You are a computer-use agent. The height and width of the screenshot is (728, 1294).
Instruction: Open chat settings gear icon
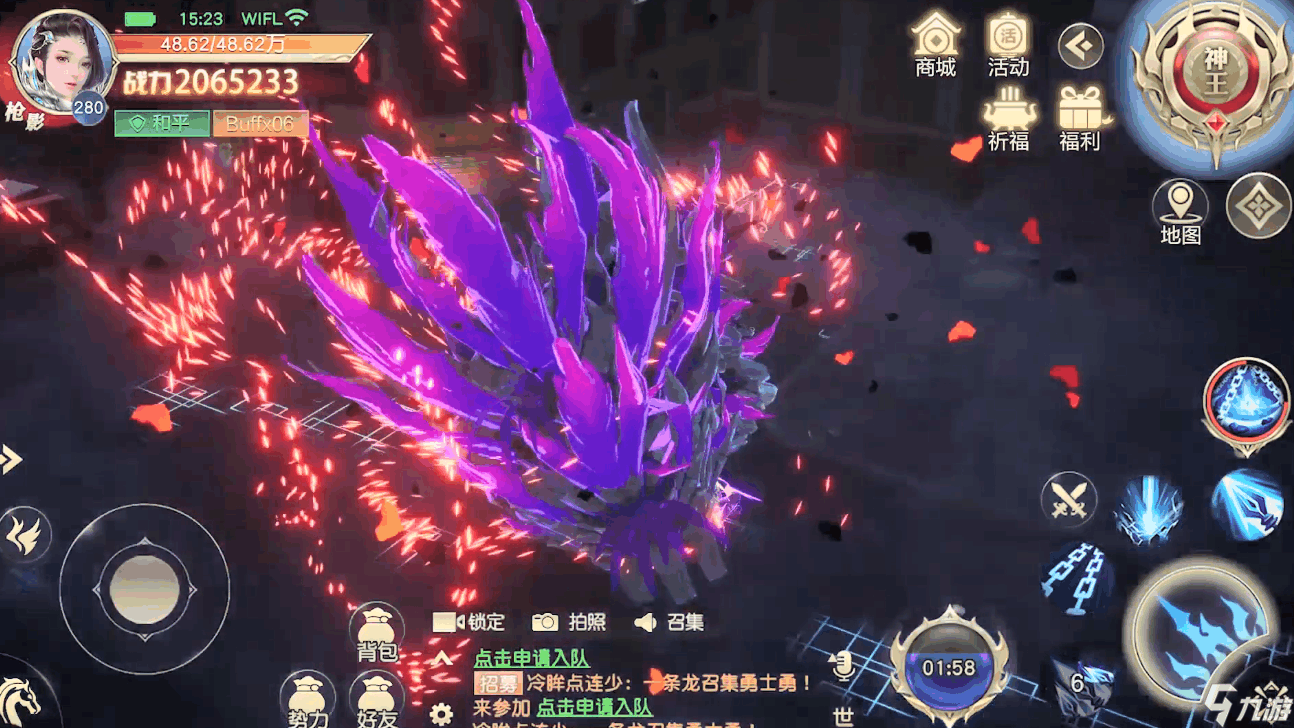441,714
